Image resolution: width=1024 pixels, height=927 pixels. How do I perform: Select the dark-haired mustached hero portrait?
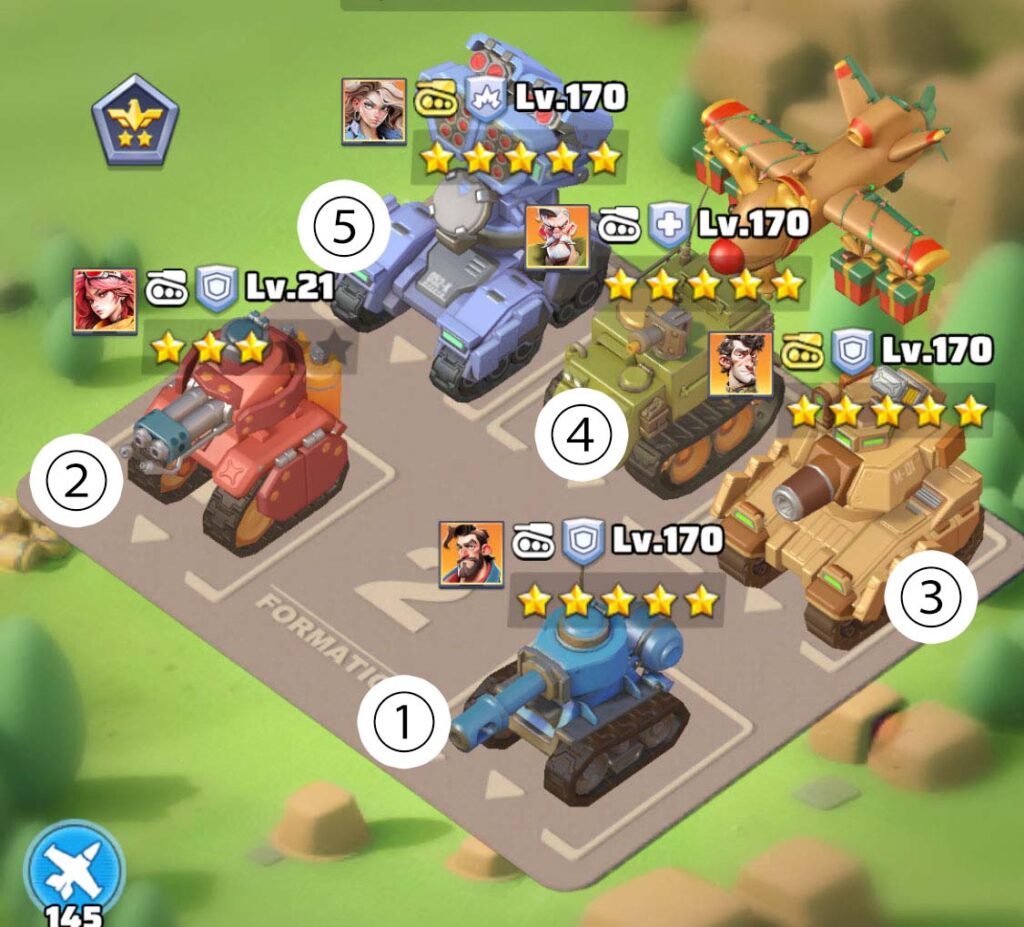(741, 364)
